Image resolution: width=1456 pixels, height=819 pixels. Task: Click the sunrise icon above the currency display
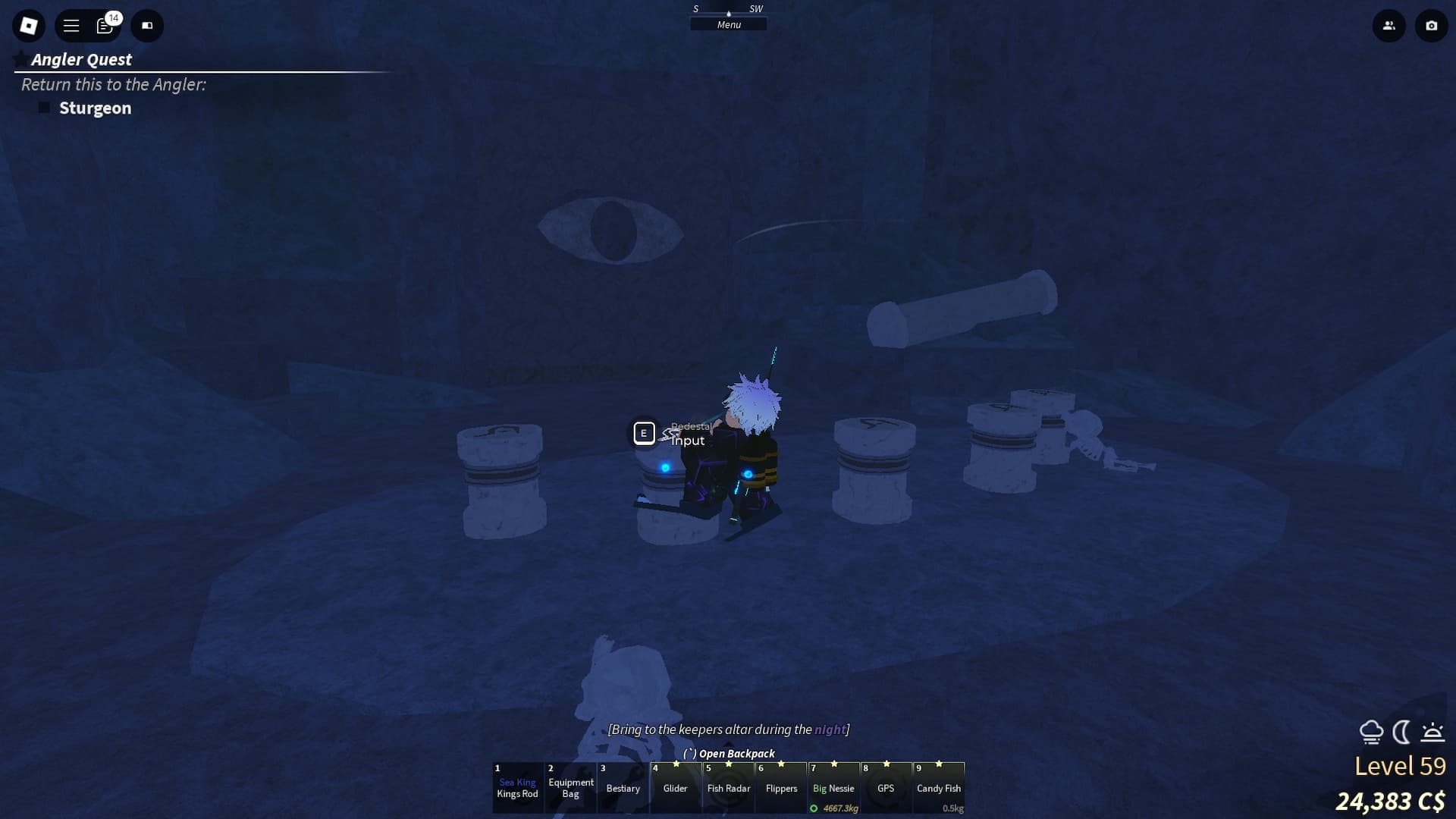click(1432, 733)
